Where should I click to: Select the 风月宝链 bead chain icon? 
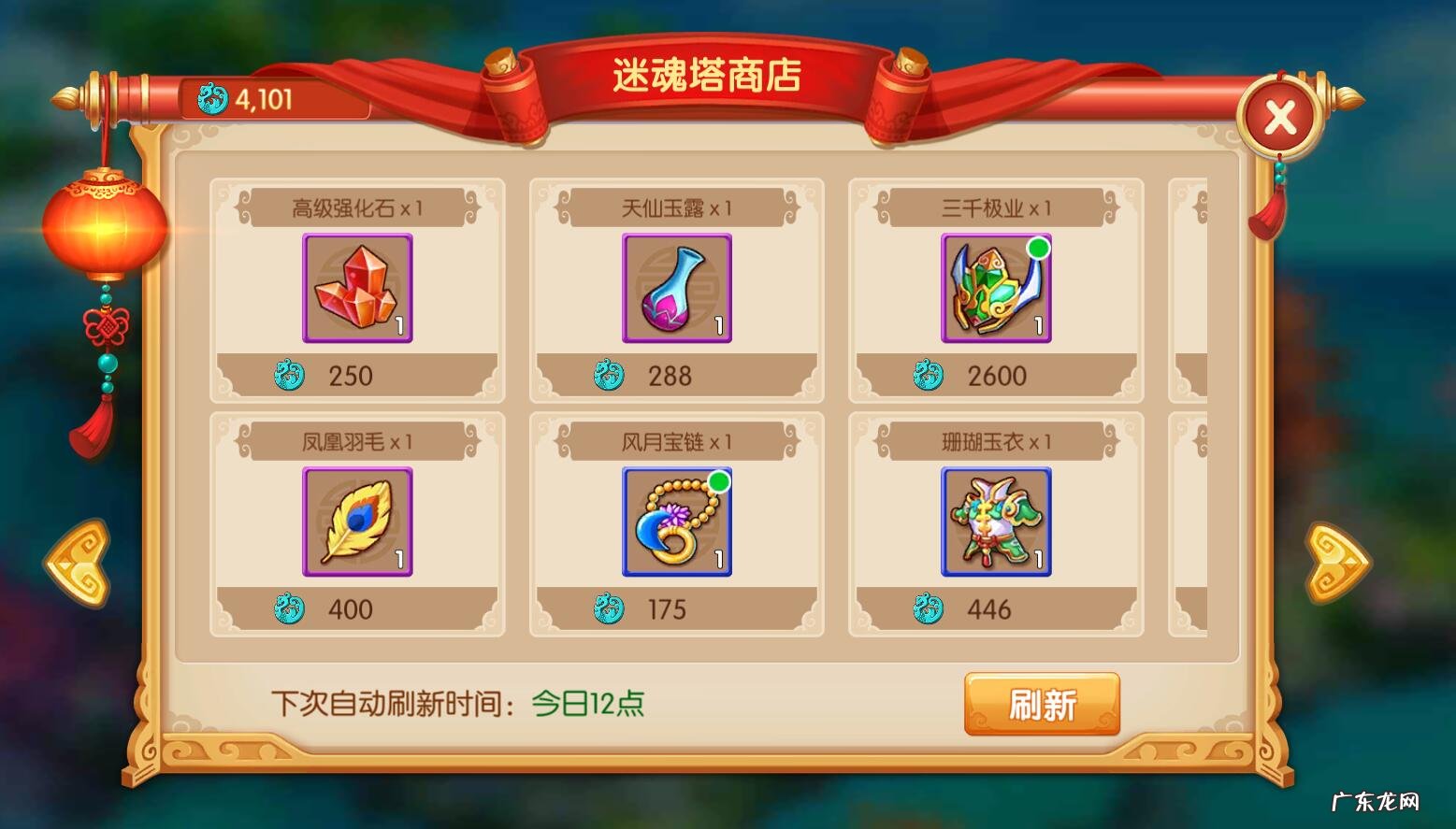pos(676,523)
